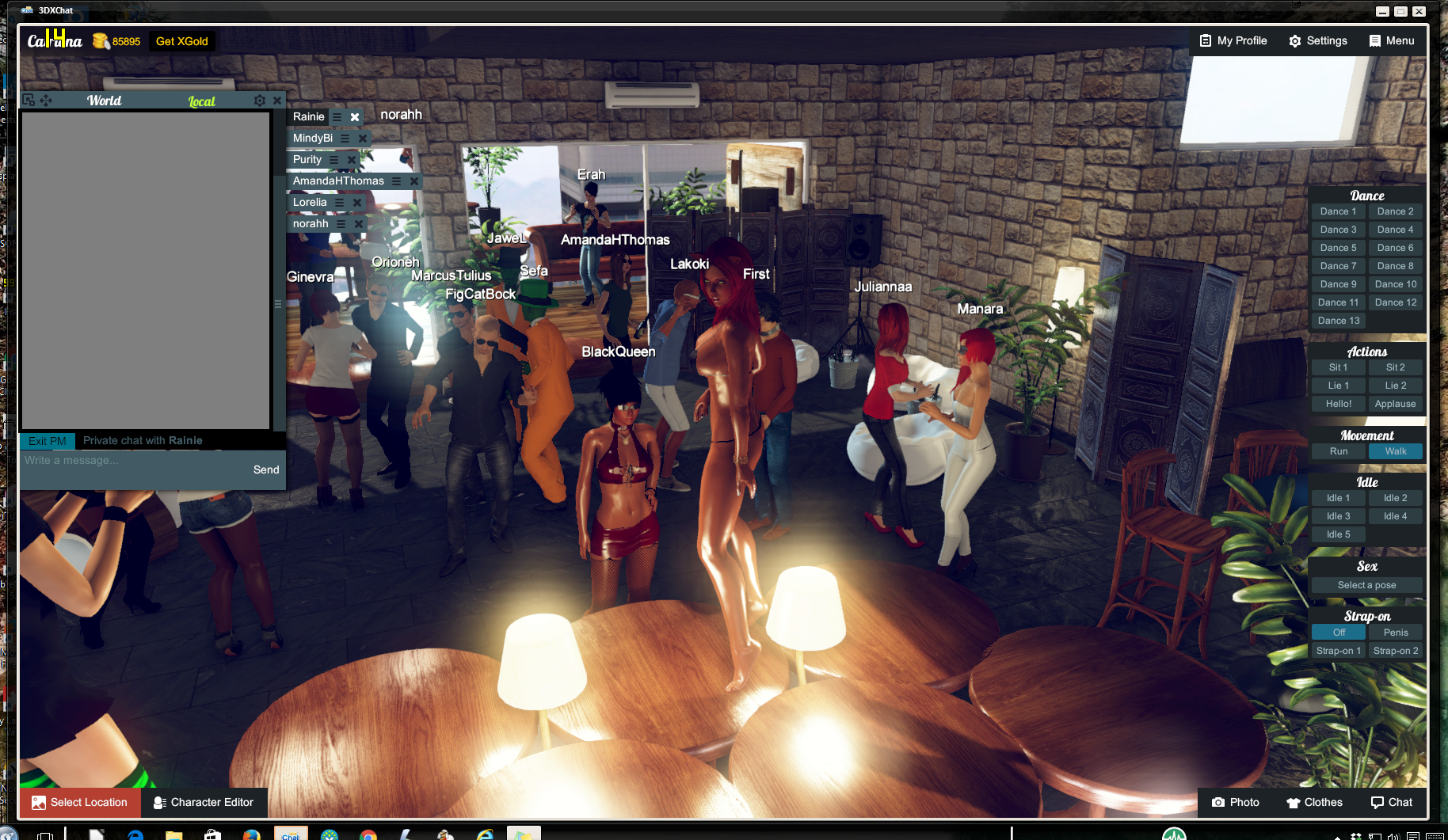The width and height of the screenshot is (1448, 840).
Task: Open the chat window settings gear icon
Action: [260, 100]
